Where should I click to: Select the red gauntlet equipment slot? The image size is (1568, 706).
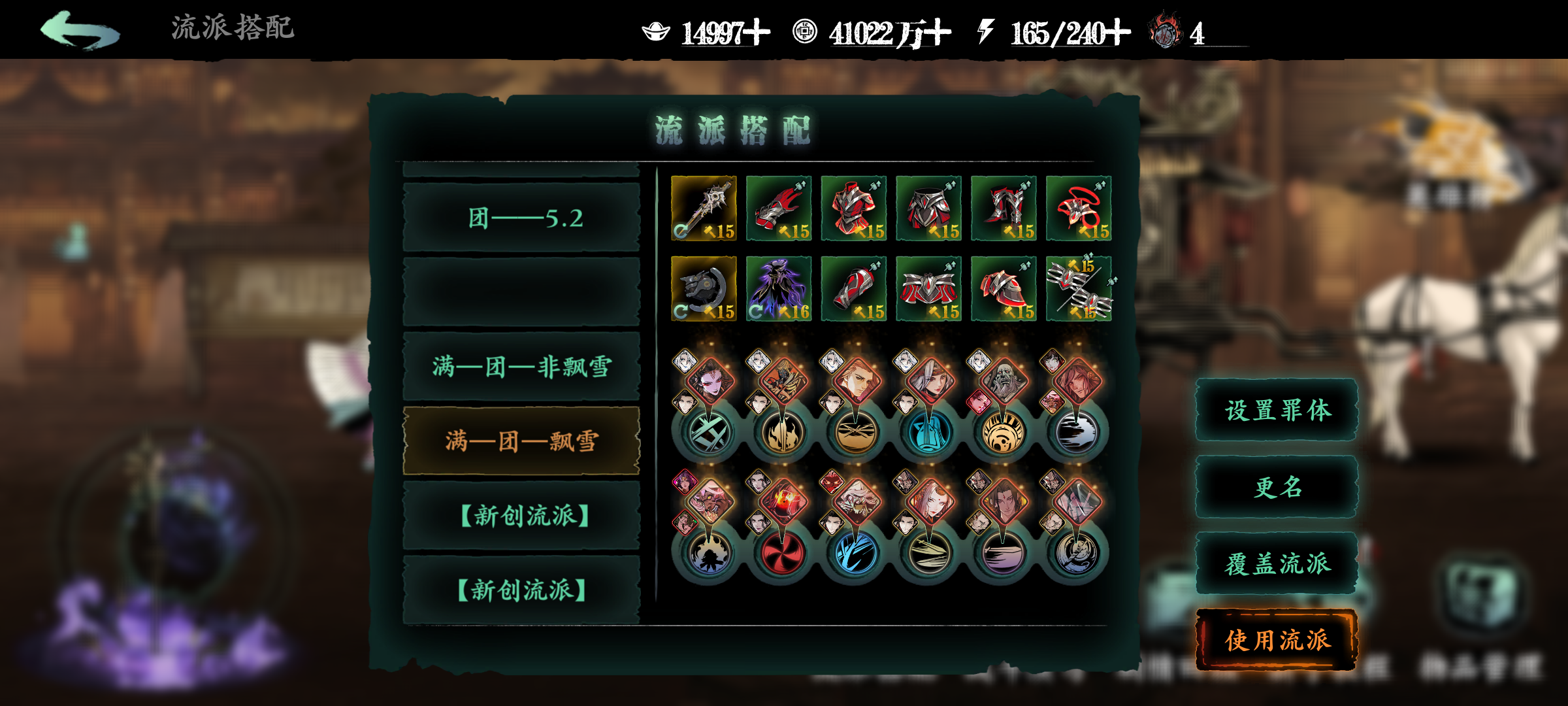click(779, 208)
